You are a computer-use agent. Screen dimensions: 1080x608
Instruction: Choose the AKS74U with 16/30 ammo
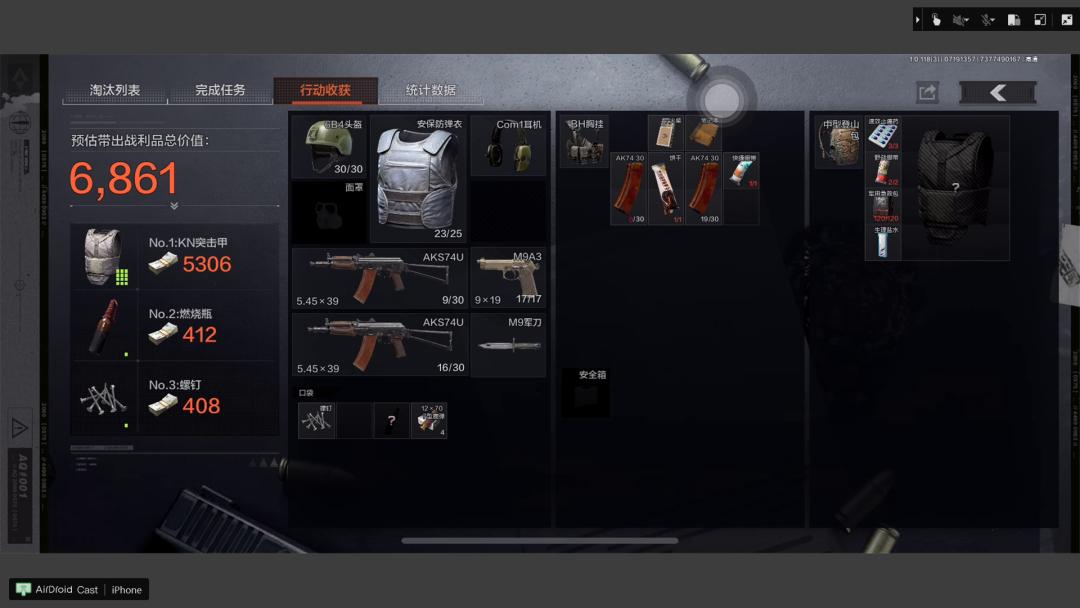pos(379,345)
